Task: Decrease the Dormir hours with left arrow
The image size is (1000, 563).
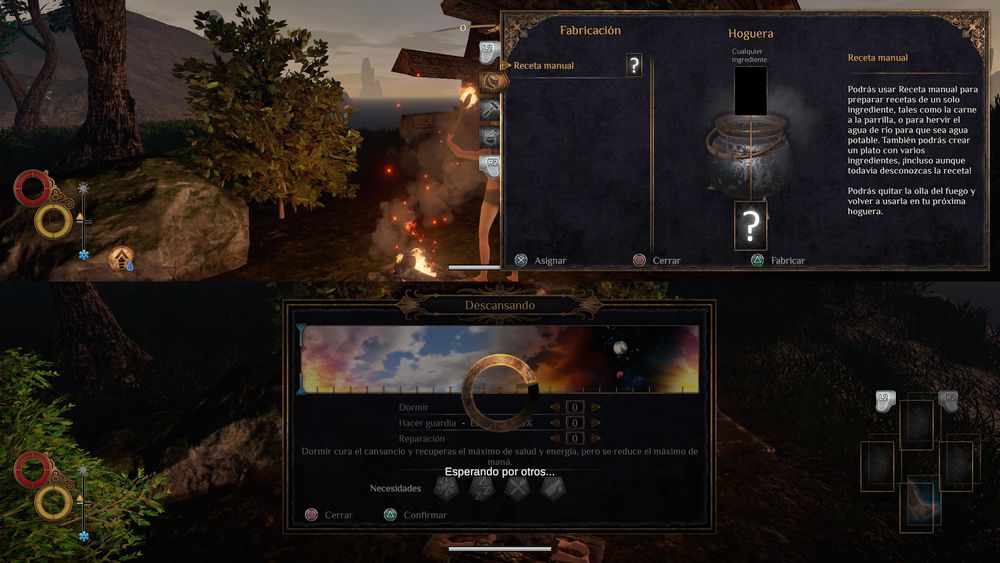Action: pyautogui.click(x=555, y=408)
